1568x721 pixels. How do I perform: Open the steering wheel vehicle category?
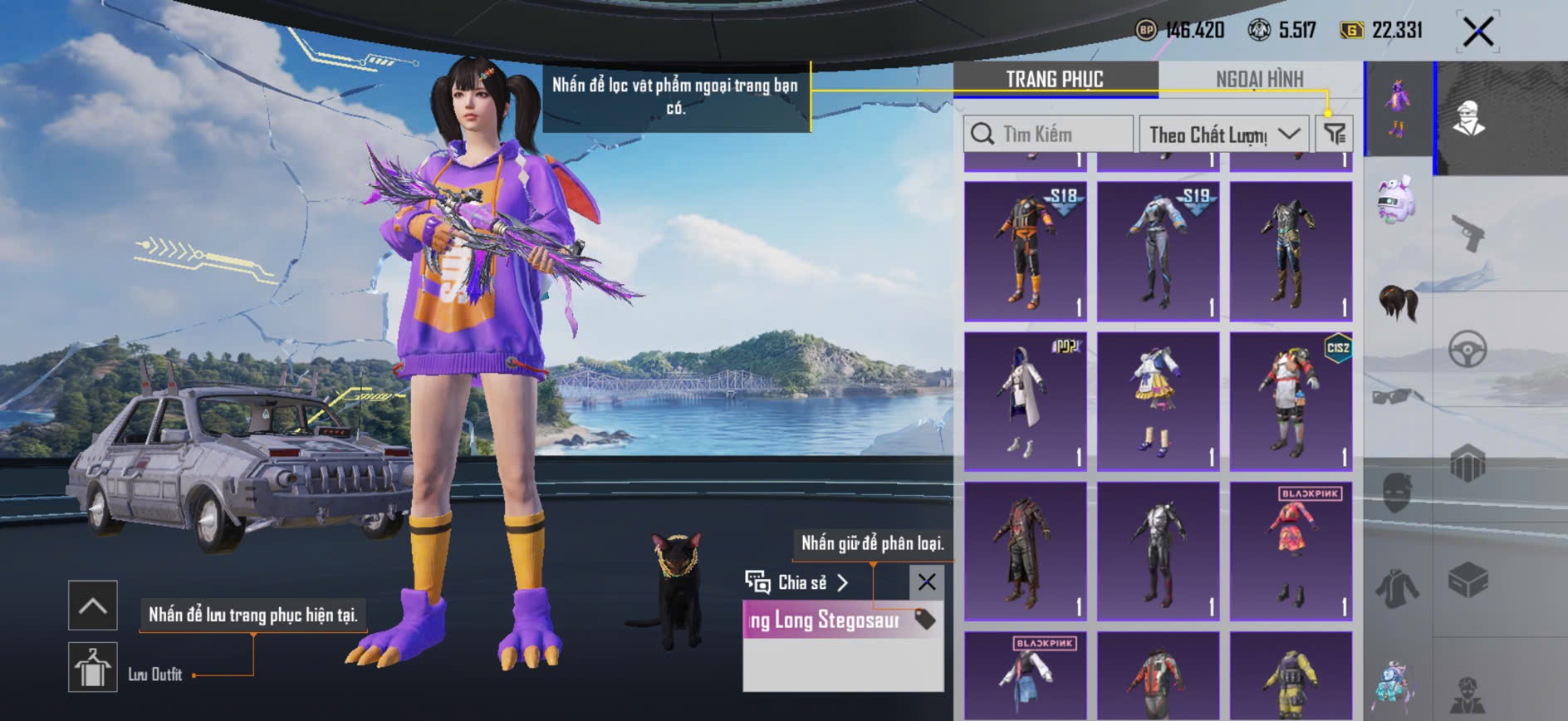click(x=1468, y=349)
